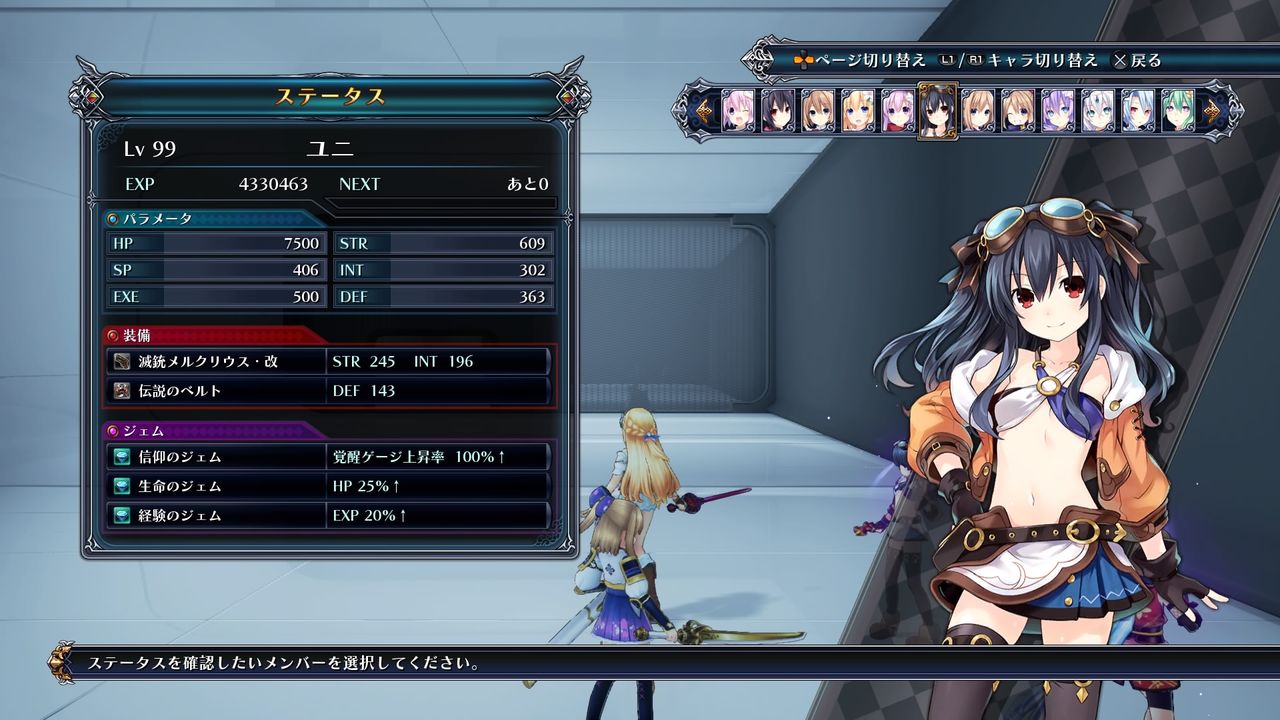1280x720 pixels.
Task: Choose the 経験のジェム gem row
Action: (x=328, y=516)
